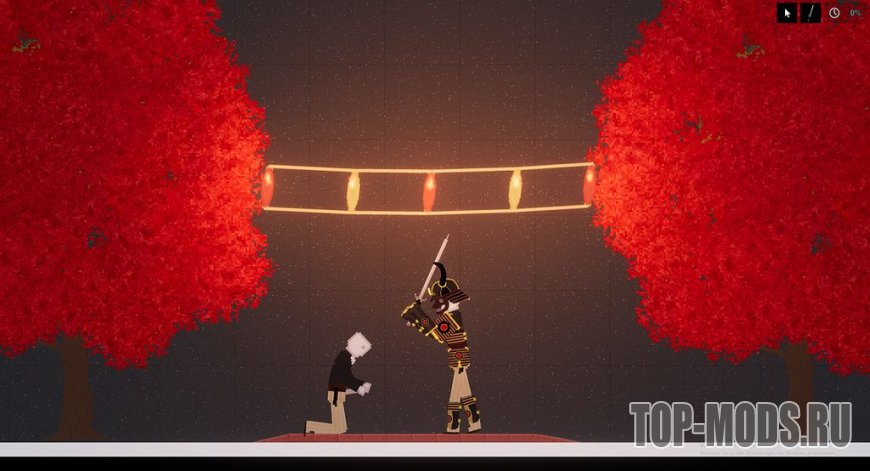This screenshot has width=870, height=471.
Task: Toggle the slow-motion clock icon
Action: [x=835, y=13]
